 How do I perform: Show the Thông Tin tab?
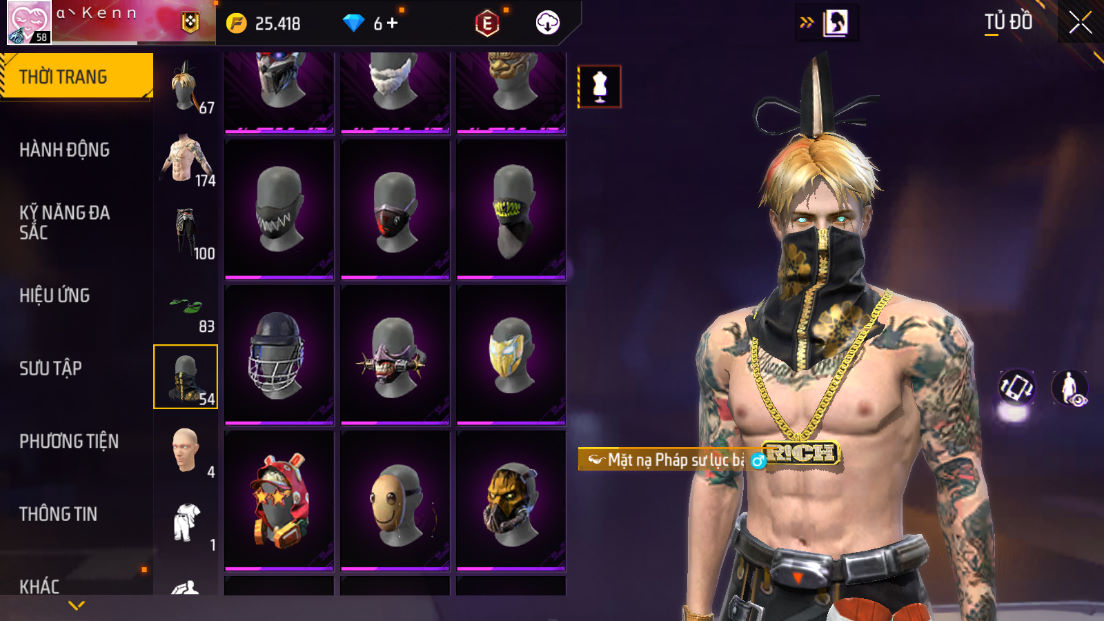[x=58, y=514]
